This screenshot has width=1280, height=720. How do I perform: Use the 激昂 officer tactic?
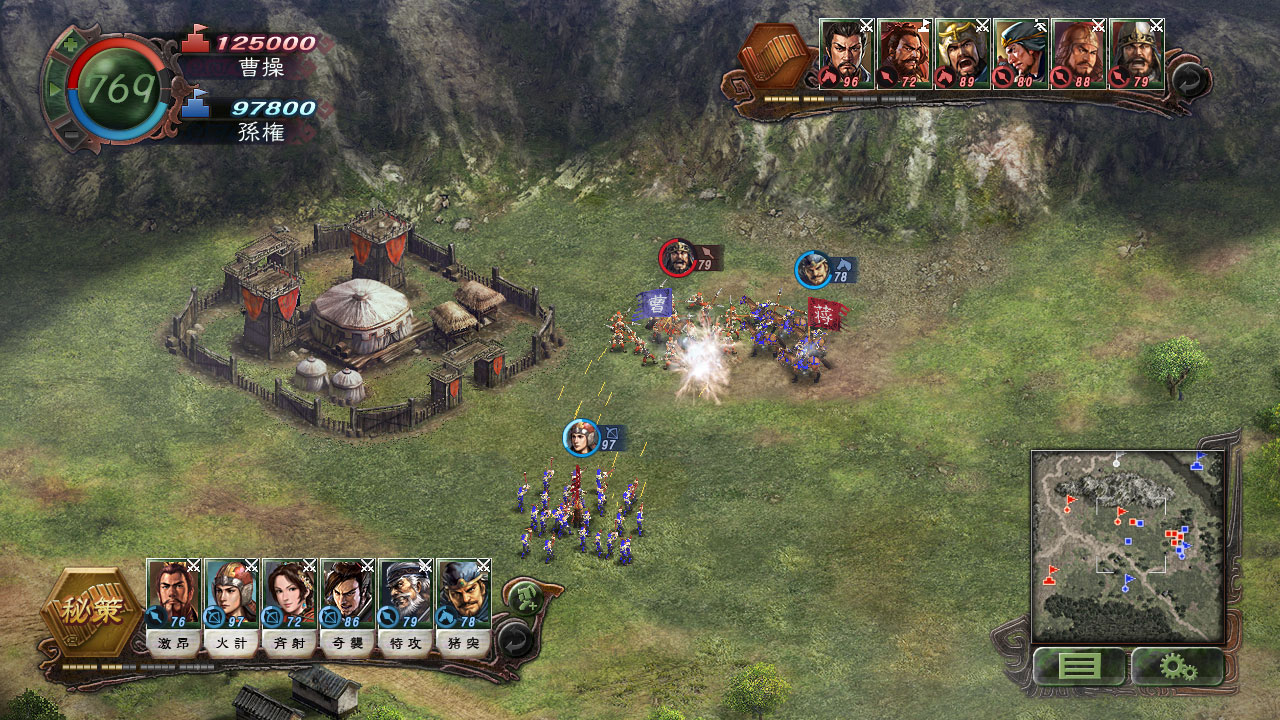coord(174,643)
